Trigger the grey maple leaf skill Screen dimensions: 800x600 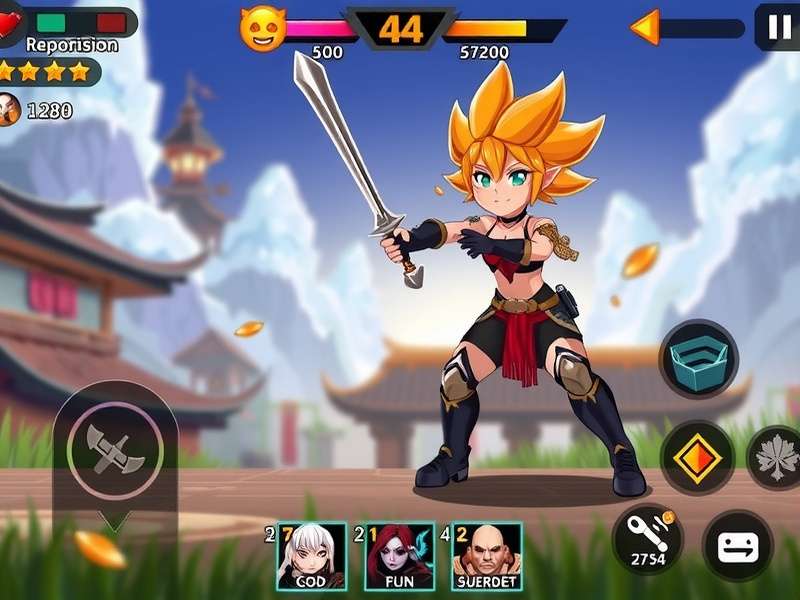click(777, 458)
